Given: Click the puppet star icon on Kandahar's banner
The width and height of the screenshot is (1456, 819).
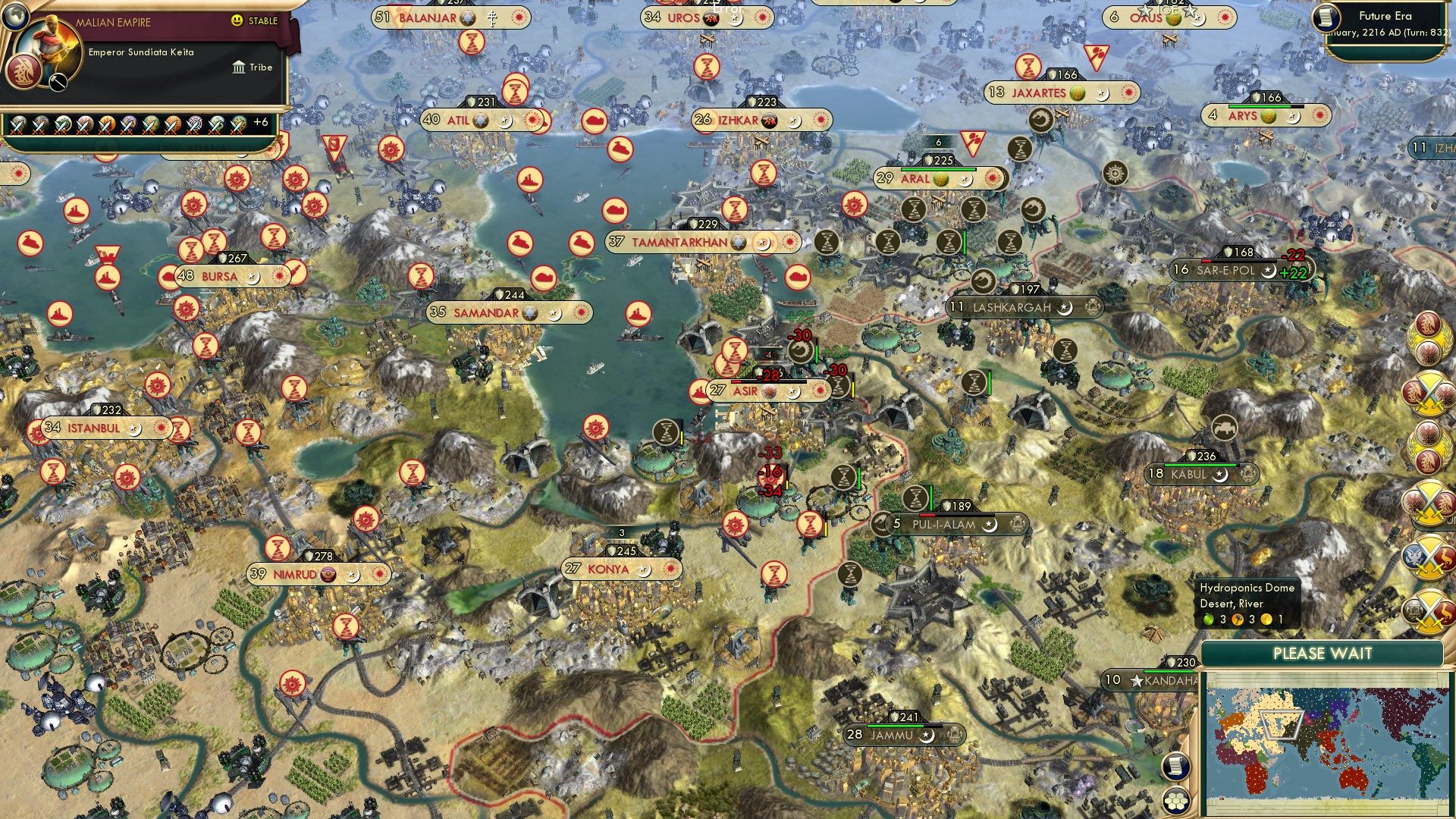Looking at the screenshot, I should (1137, 682).
